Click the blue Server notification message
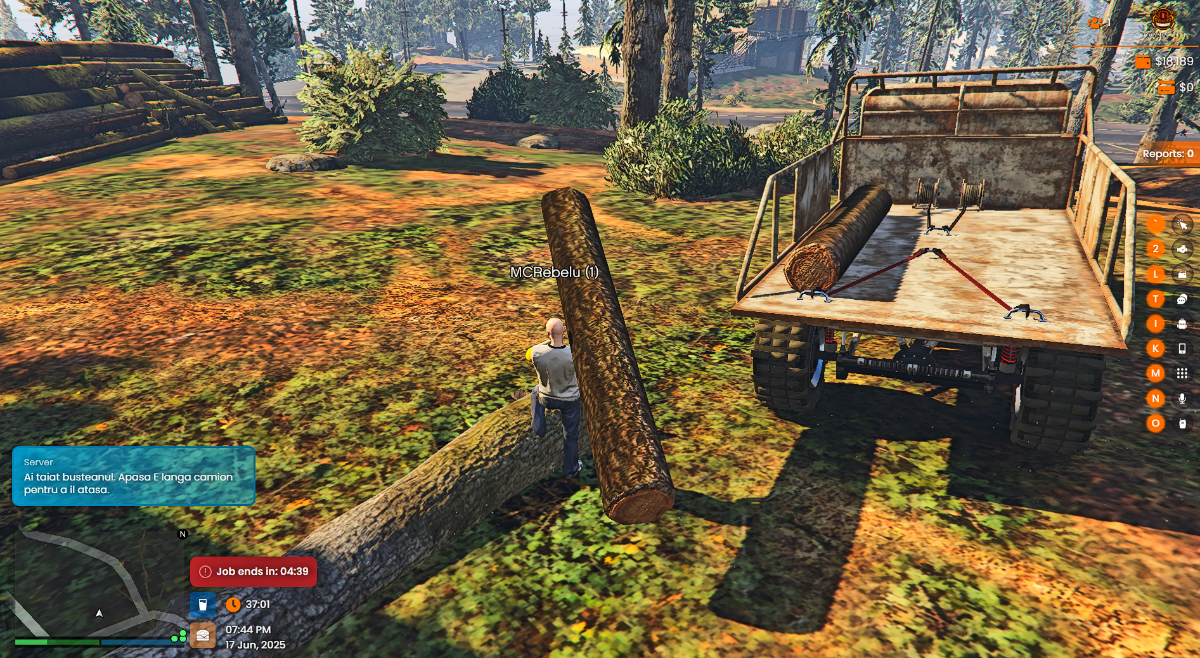Viewport: 1200px width, 658px height. (133, 476)
